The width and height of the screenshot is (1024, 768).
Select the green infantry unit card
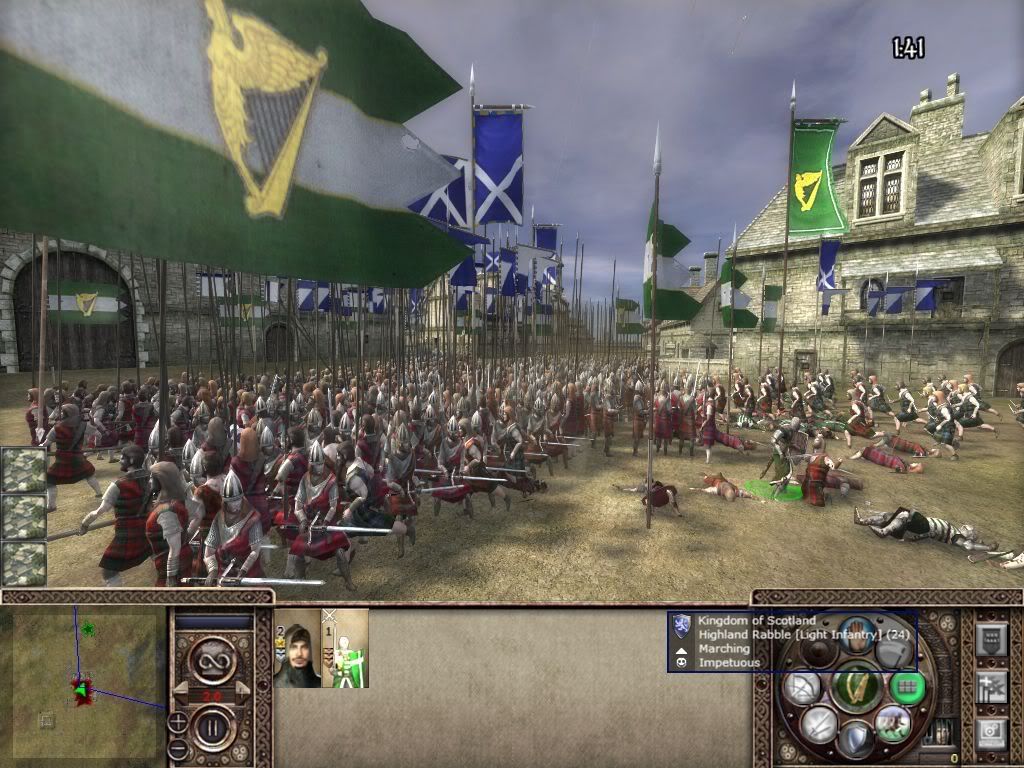click(345, 648)
